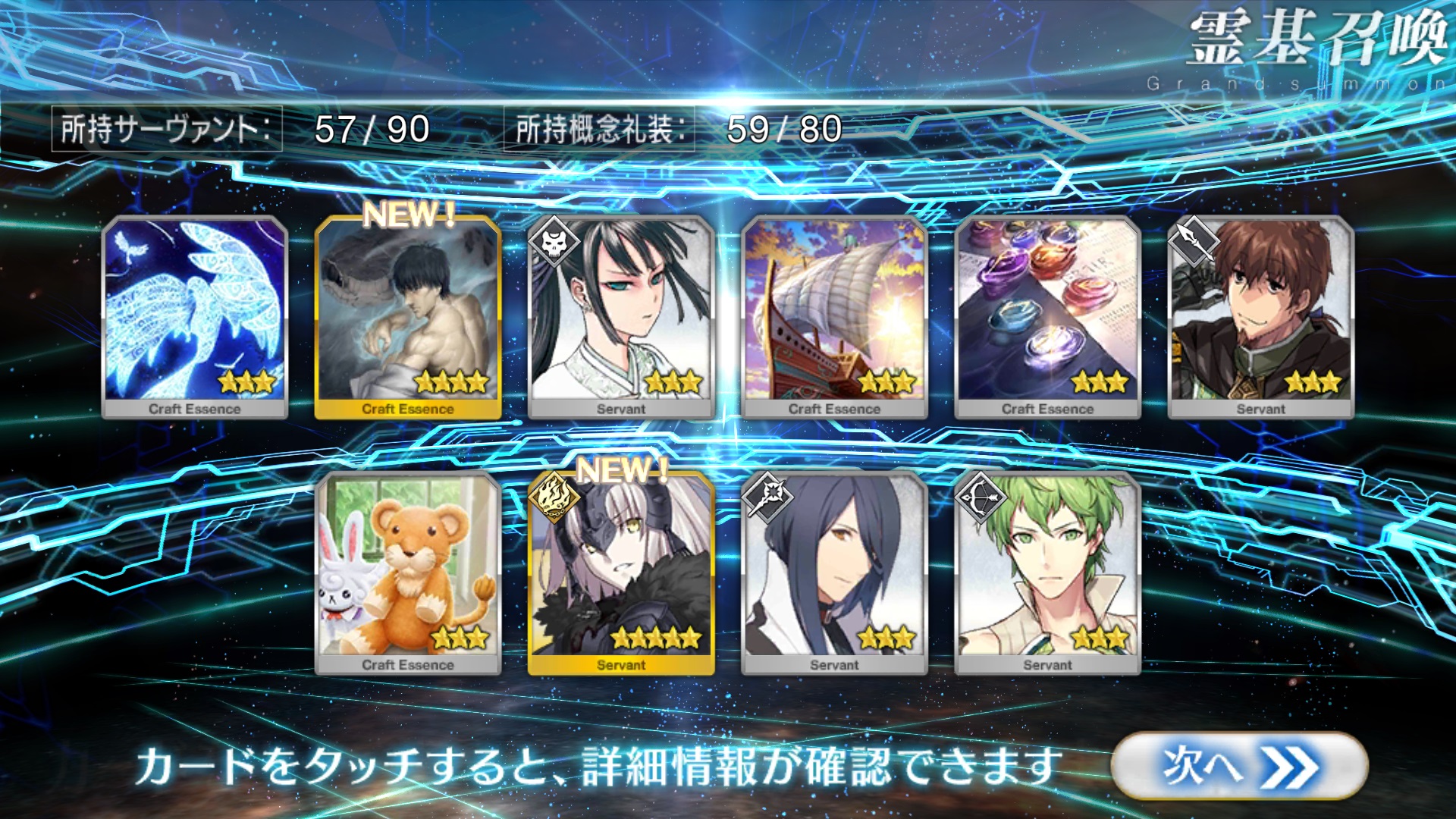1456x819 pixels.
Task: Open the new five-star Avenger Servant card
Action: click(621, 573)
